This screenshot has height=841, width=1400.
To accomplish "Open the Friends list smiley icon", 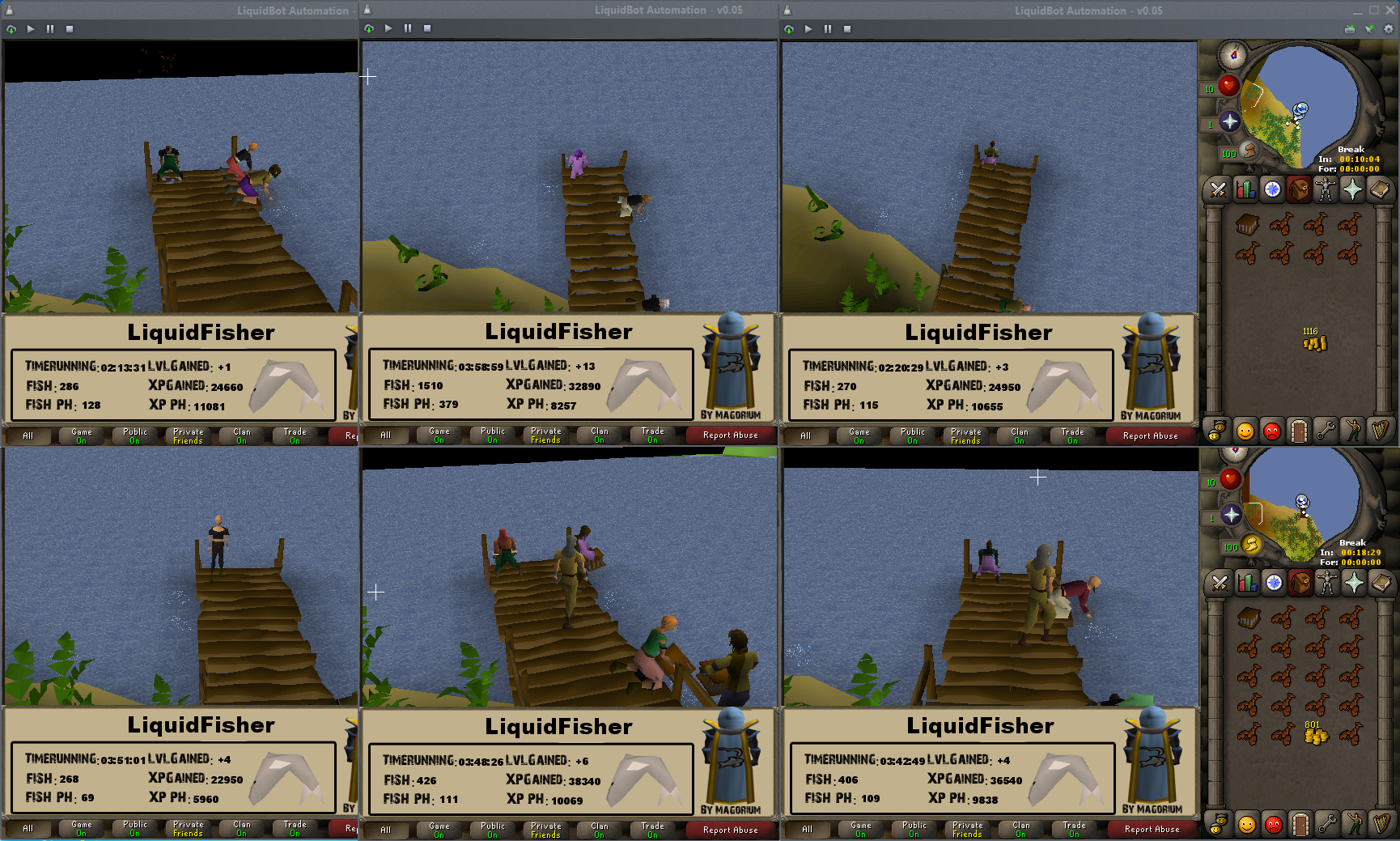I will pos(1245,430).
